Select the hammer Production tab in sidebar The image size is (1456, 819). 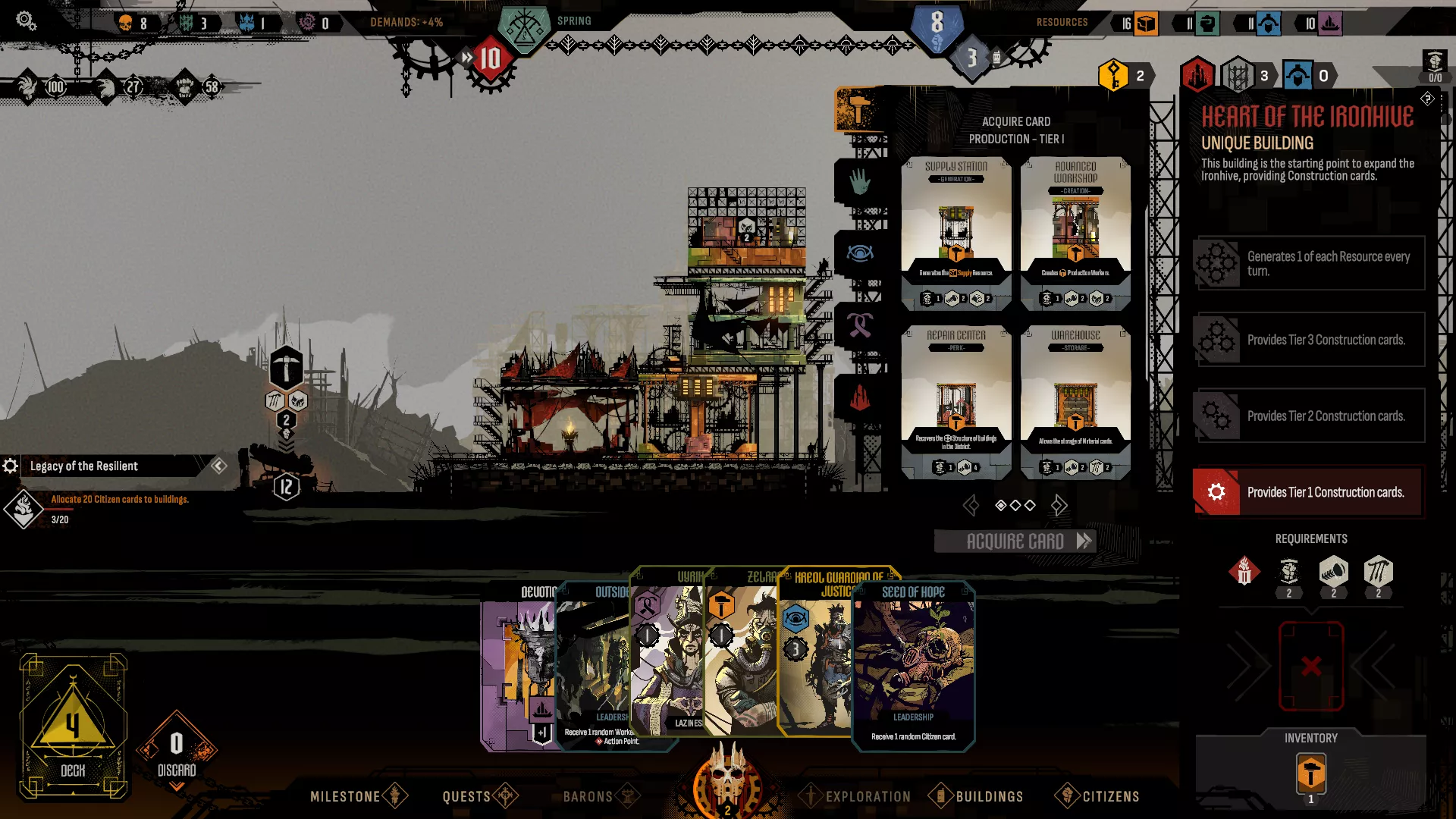861,110
